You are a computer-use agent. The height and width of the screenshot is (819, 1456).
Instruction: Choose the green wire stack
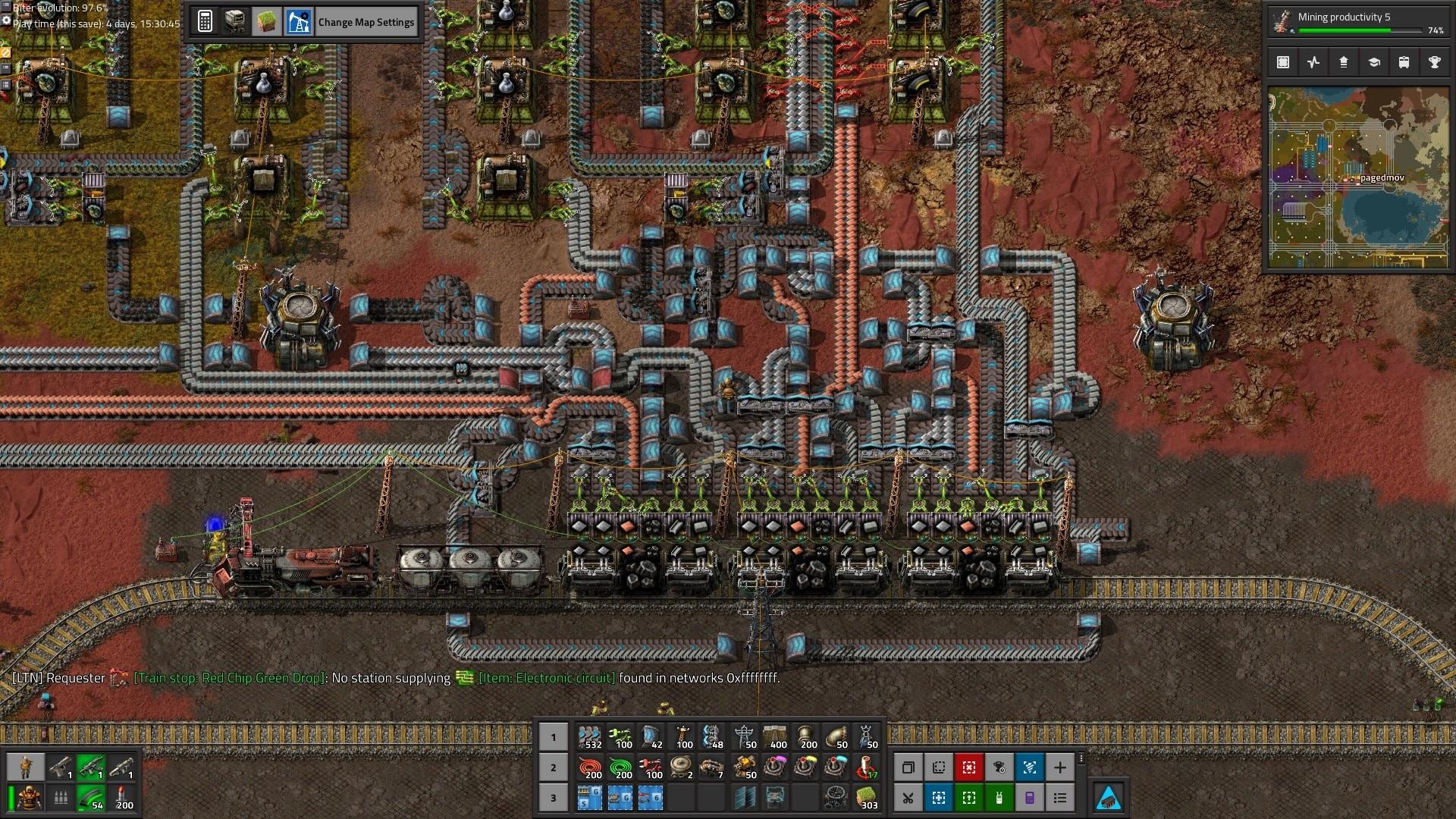(x=621, y=767)
